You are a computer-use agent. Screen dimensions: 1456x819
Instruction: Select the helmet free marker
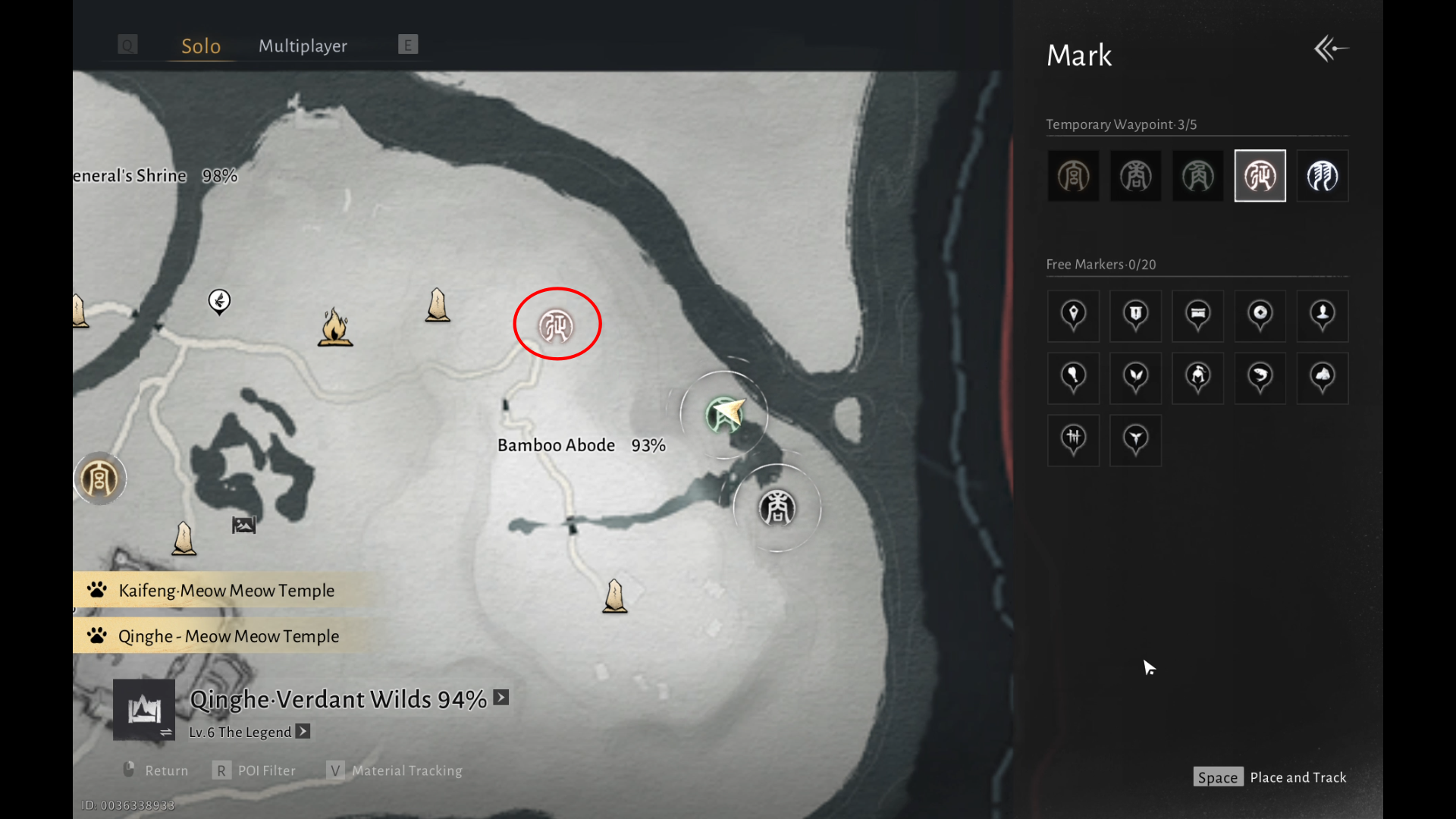(1197, 377)
